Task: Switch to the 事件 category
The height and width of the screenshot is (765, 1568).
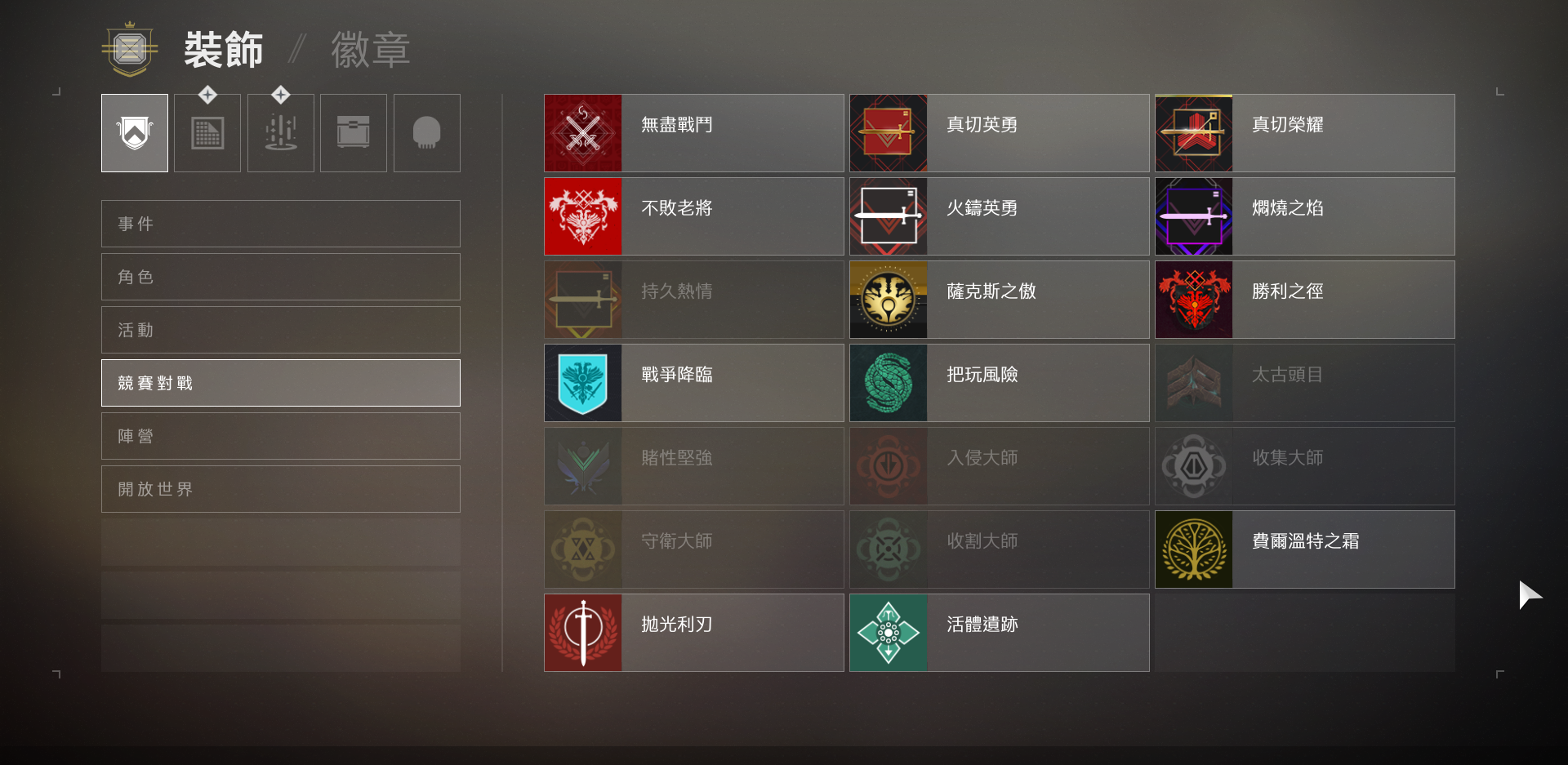Action: pos(280,223)
